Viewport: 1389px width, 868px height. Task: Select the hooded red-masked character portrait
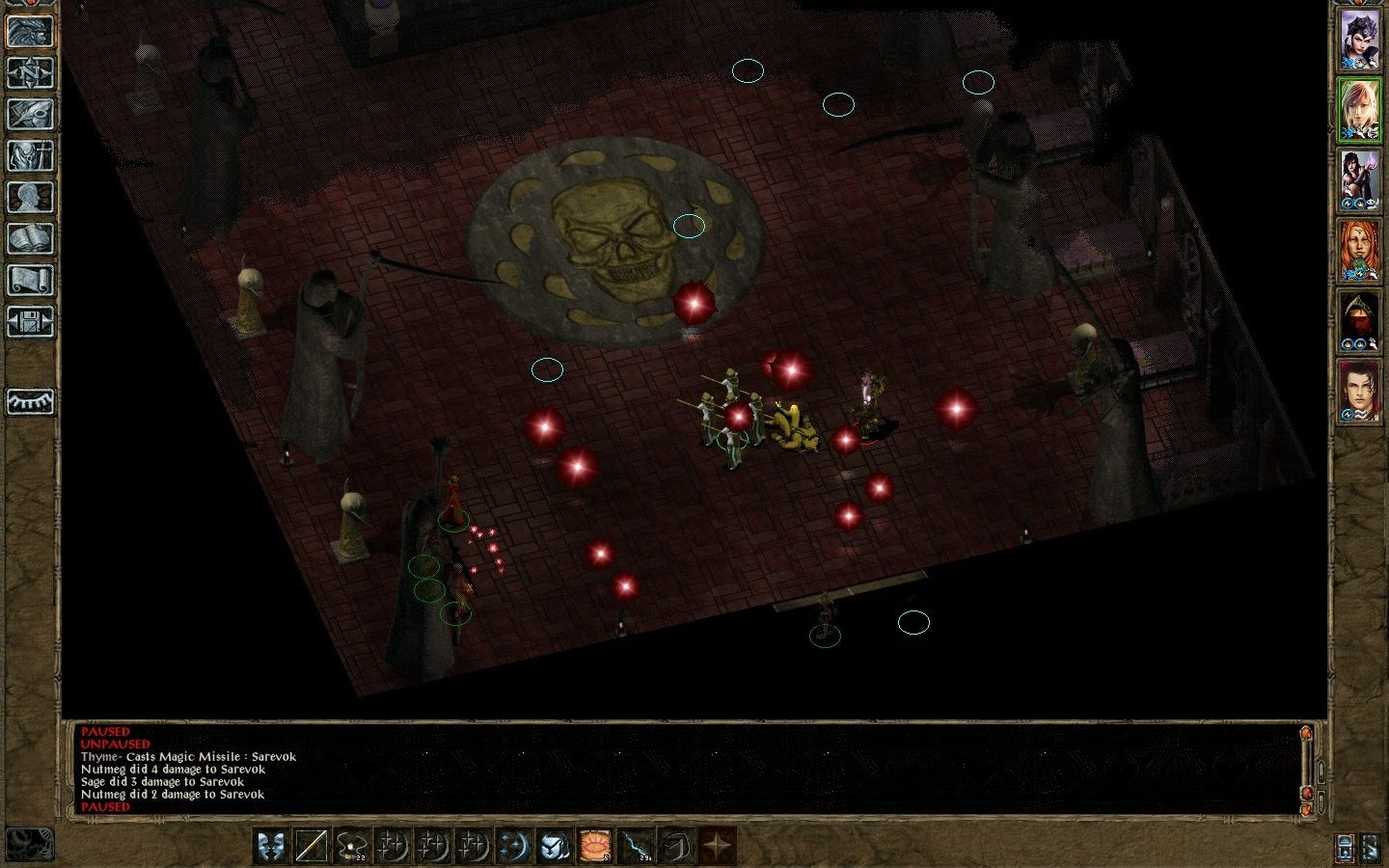(x=1360, y=321)
